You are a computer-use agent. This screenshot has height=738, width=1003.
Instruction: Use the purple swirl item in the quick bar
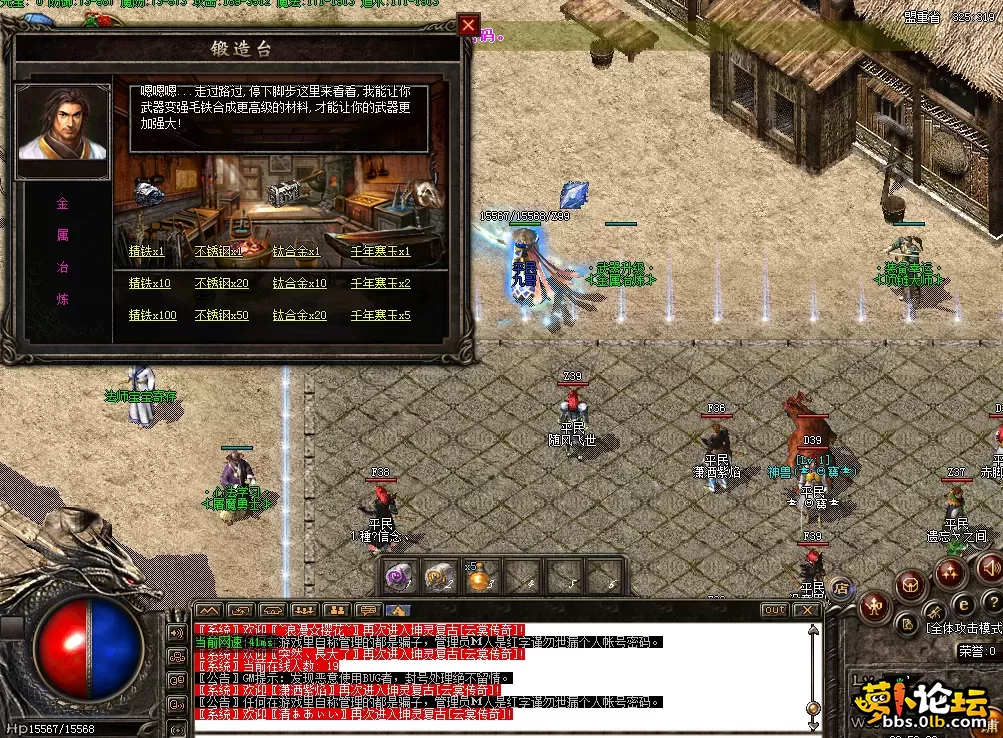400,576
